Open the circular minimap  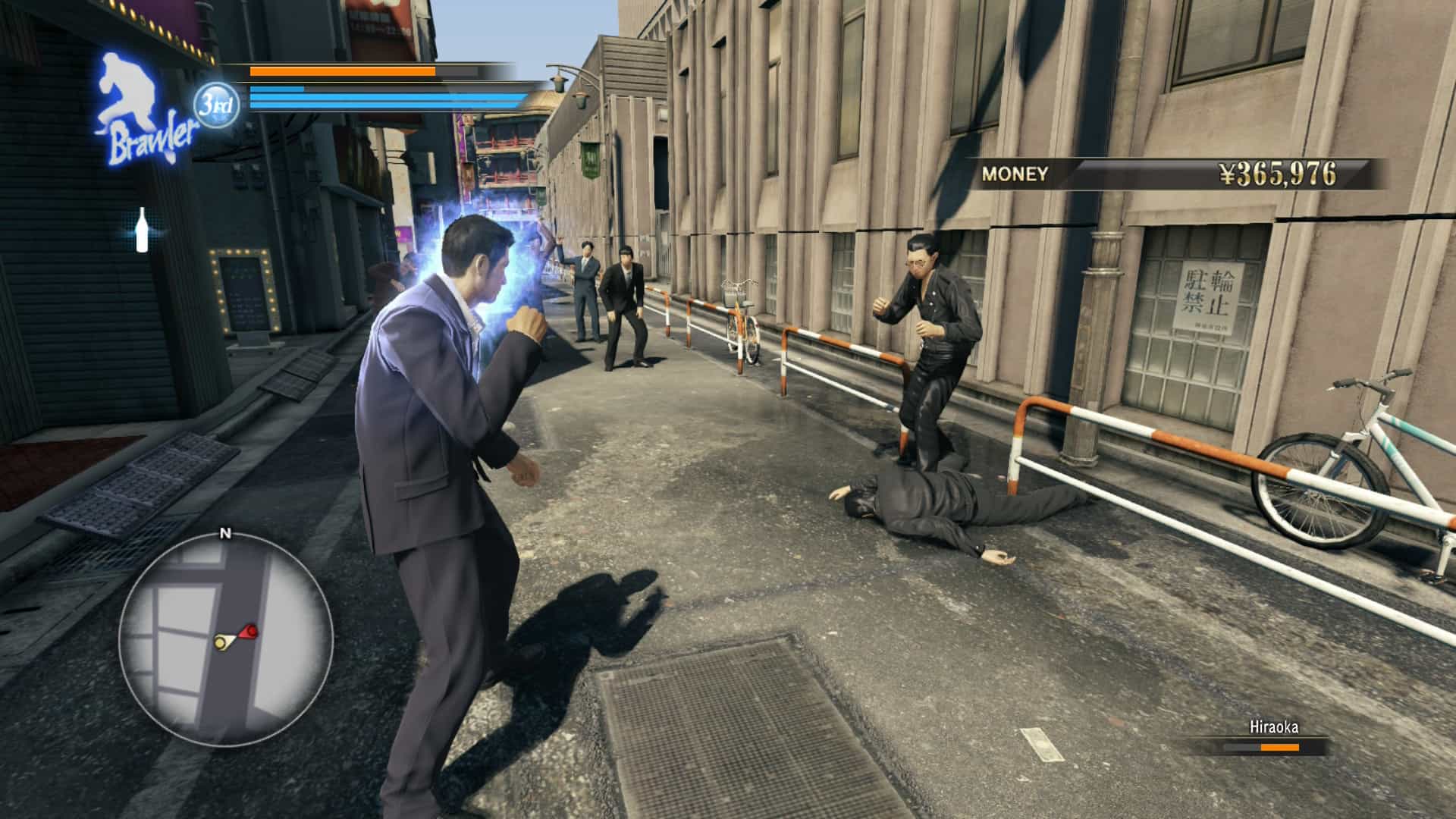click(x=226, y=639)
